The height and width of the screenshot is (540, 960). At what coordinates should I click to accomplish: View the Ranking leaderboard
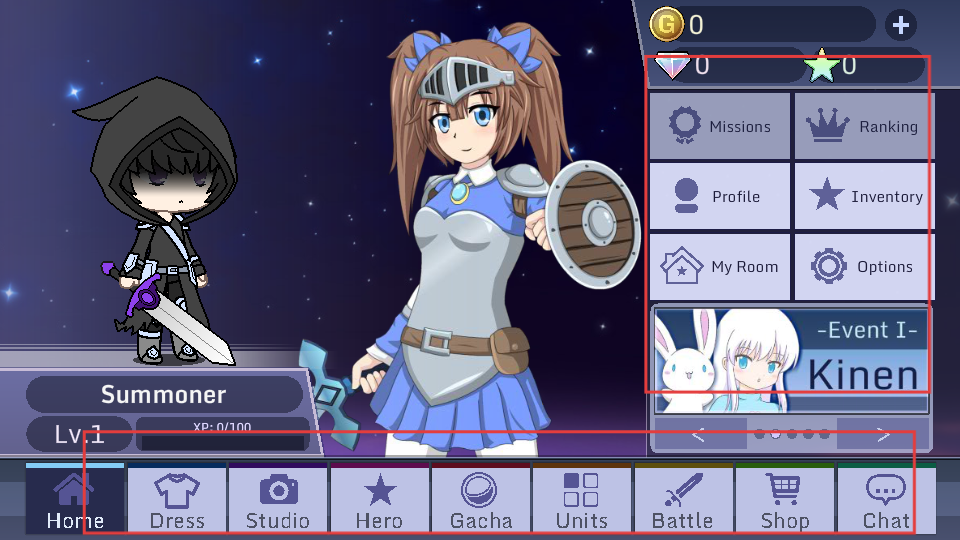(864, 127)
